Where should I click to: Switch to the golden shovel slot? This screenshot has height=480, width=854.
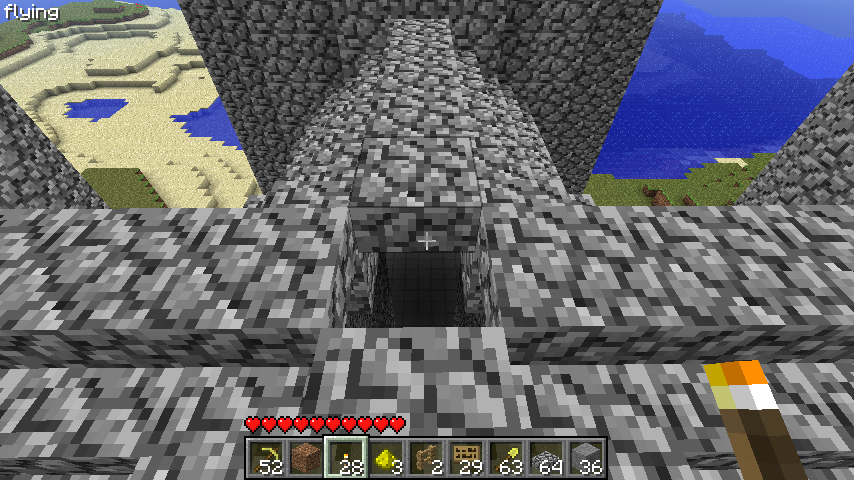click(x=507, y=458)
